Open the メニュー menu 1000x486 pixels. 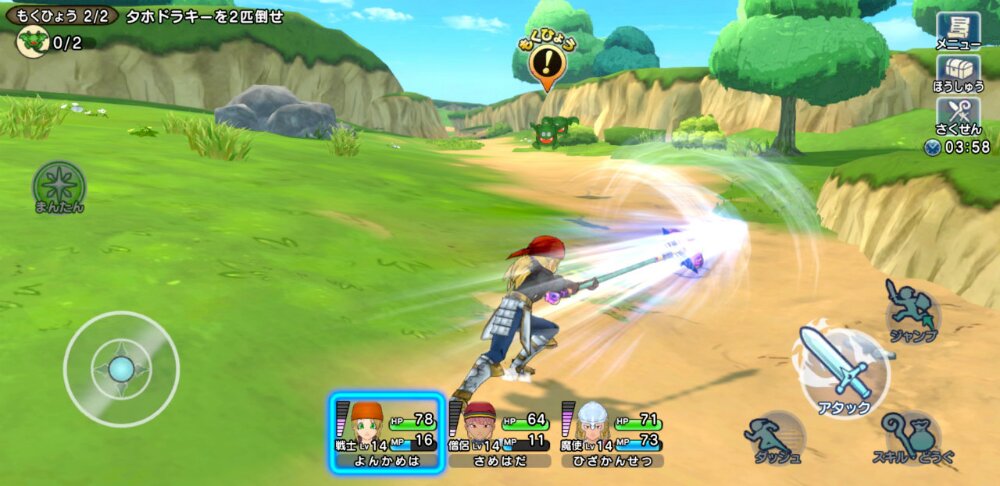click(x=957, y=30)
